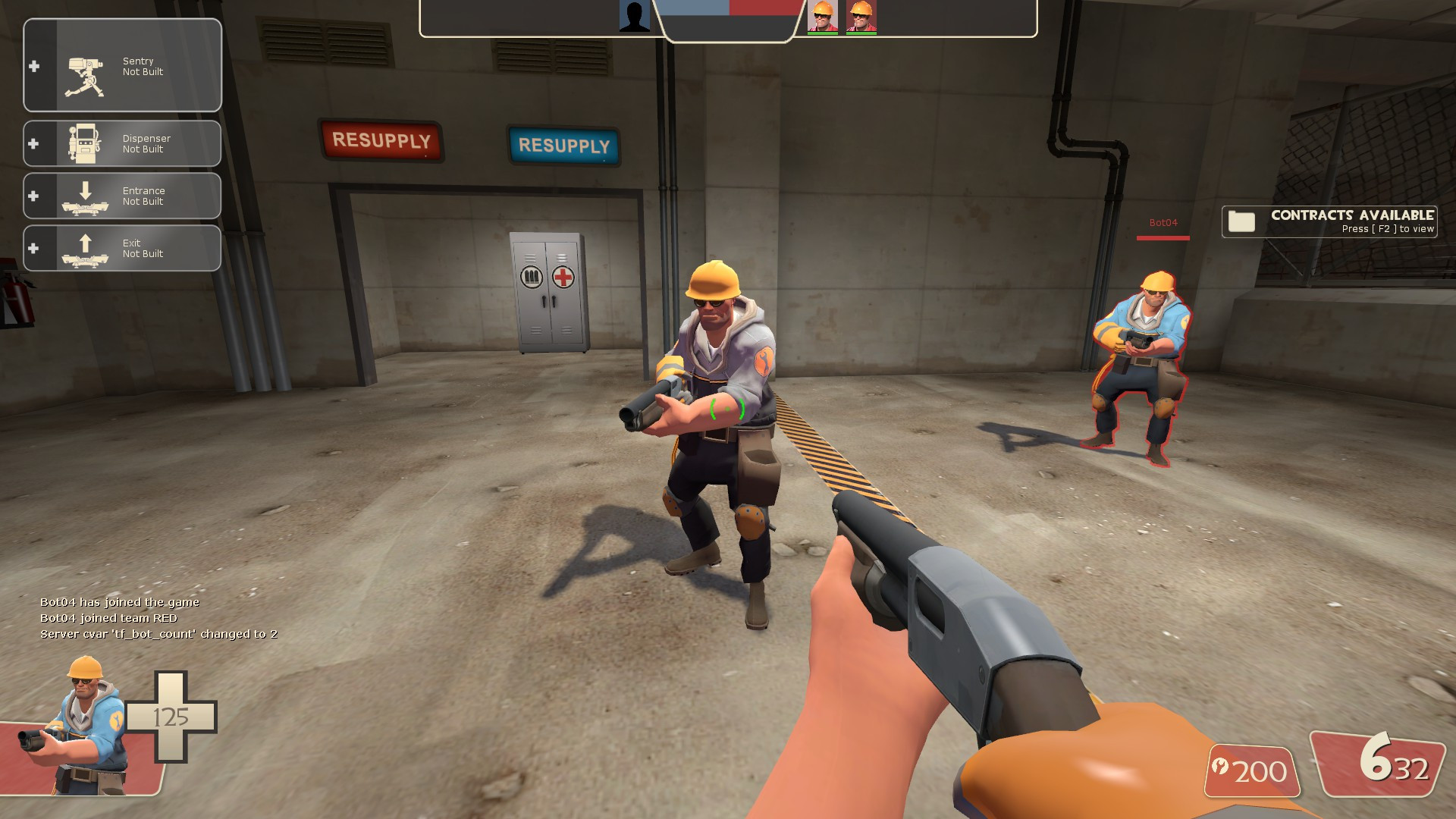Click the Entrance teleporter icon
The image size is (1456, 819).
point(85,196)
